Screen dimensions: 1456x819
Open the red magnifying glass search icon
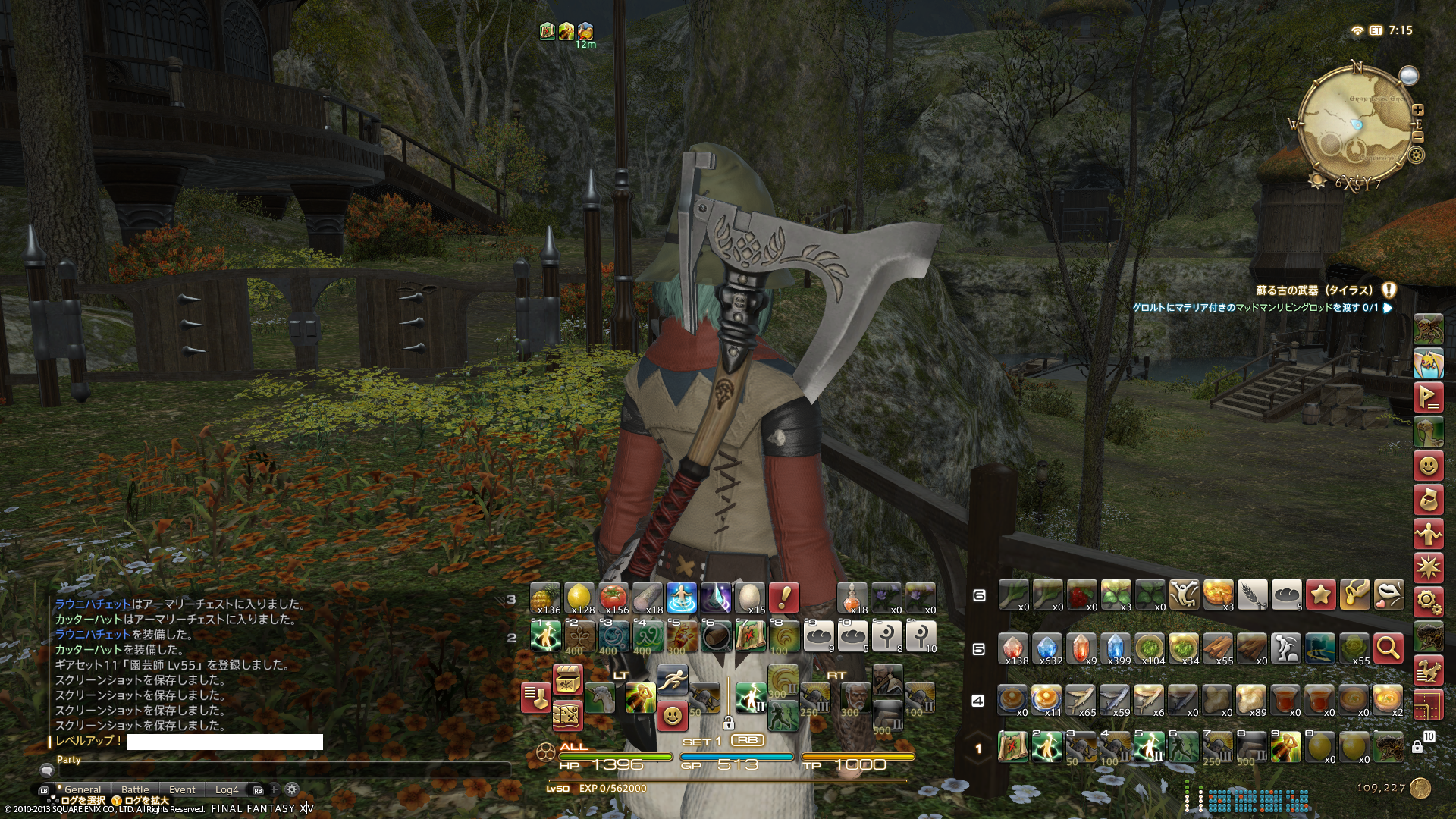click(x=1388, y=648)
